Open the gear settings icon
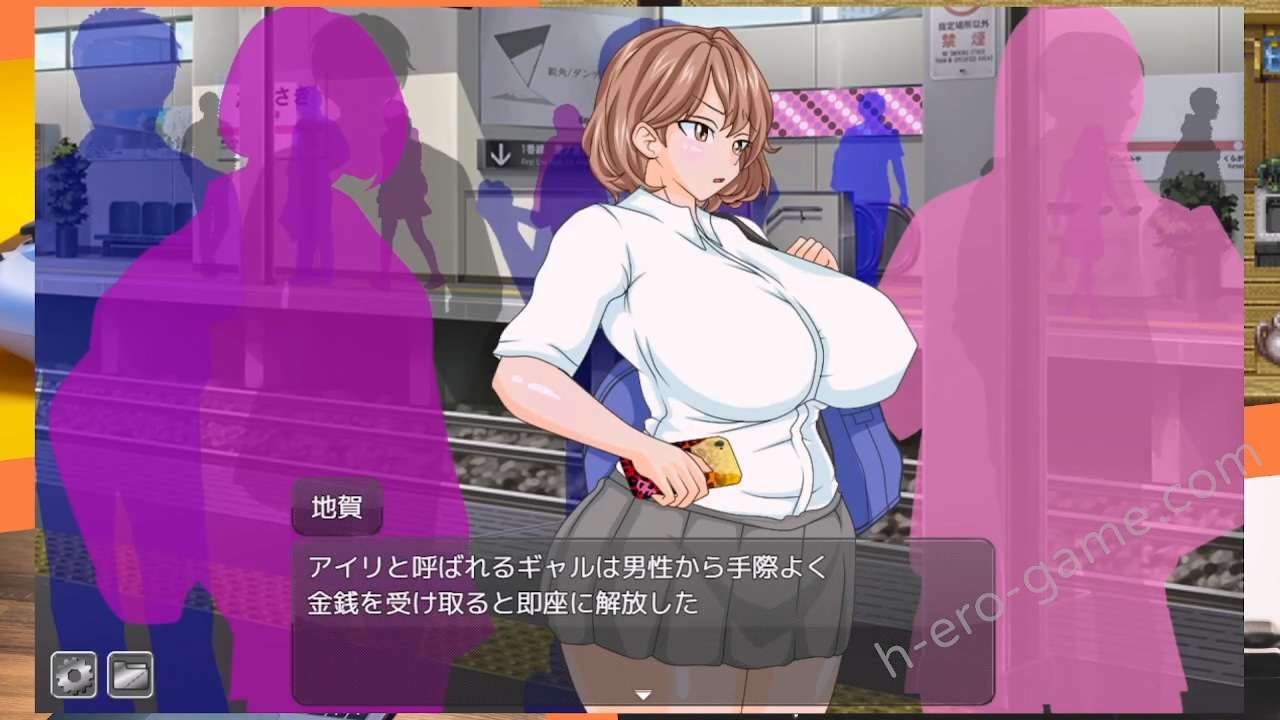Viewport: 1280px width, 720px height. coord(74,675)
